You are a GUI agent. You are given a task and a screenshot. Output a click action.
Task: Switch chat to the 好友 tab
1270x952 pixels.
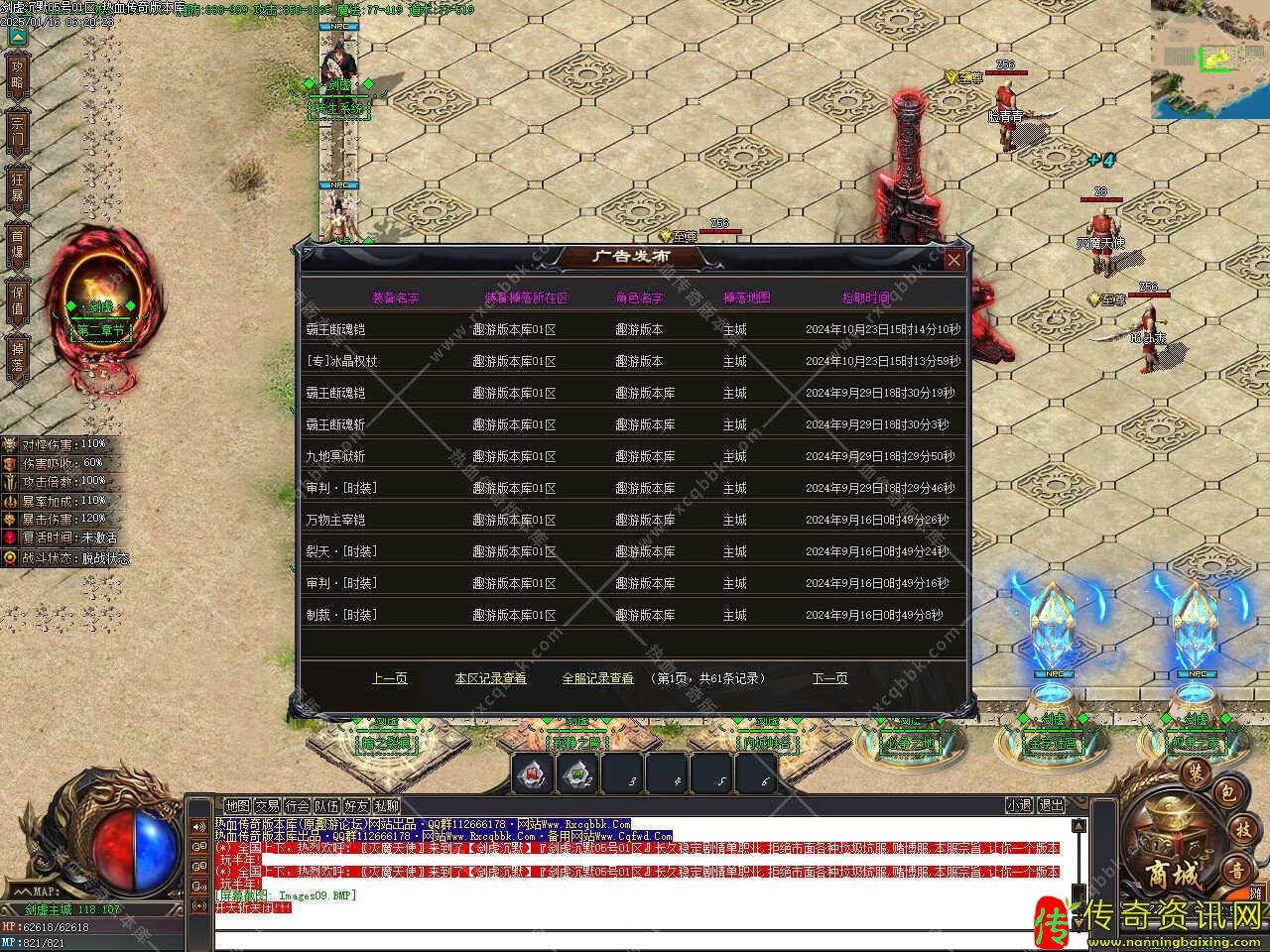(357, 806)
